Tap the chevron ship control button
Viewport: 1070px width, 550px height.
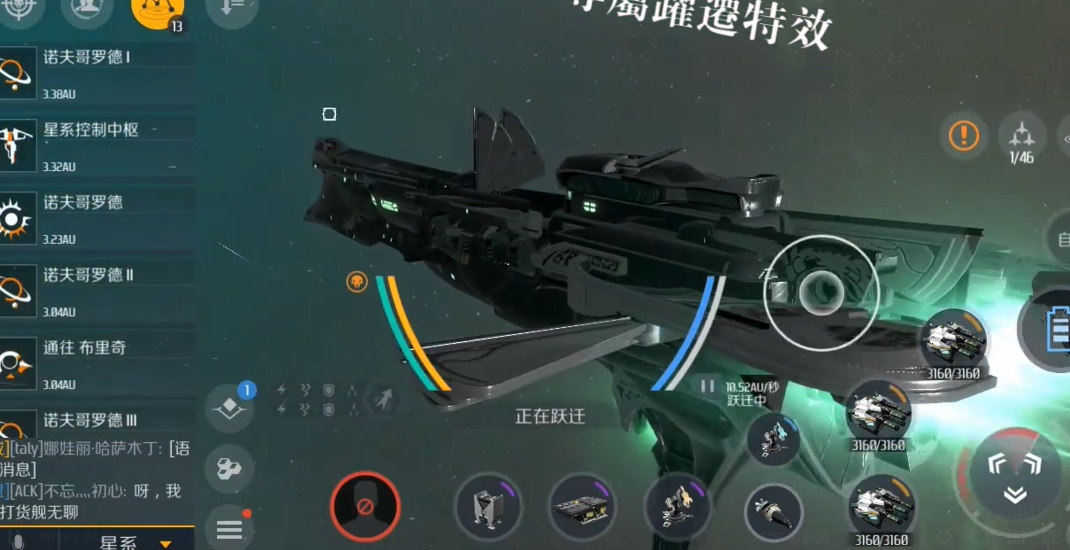(1015, 478)
